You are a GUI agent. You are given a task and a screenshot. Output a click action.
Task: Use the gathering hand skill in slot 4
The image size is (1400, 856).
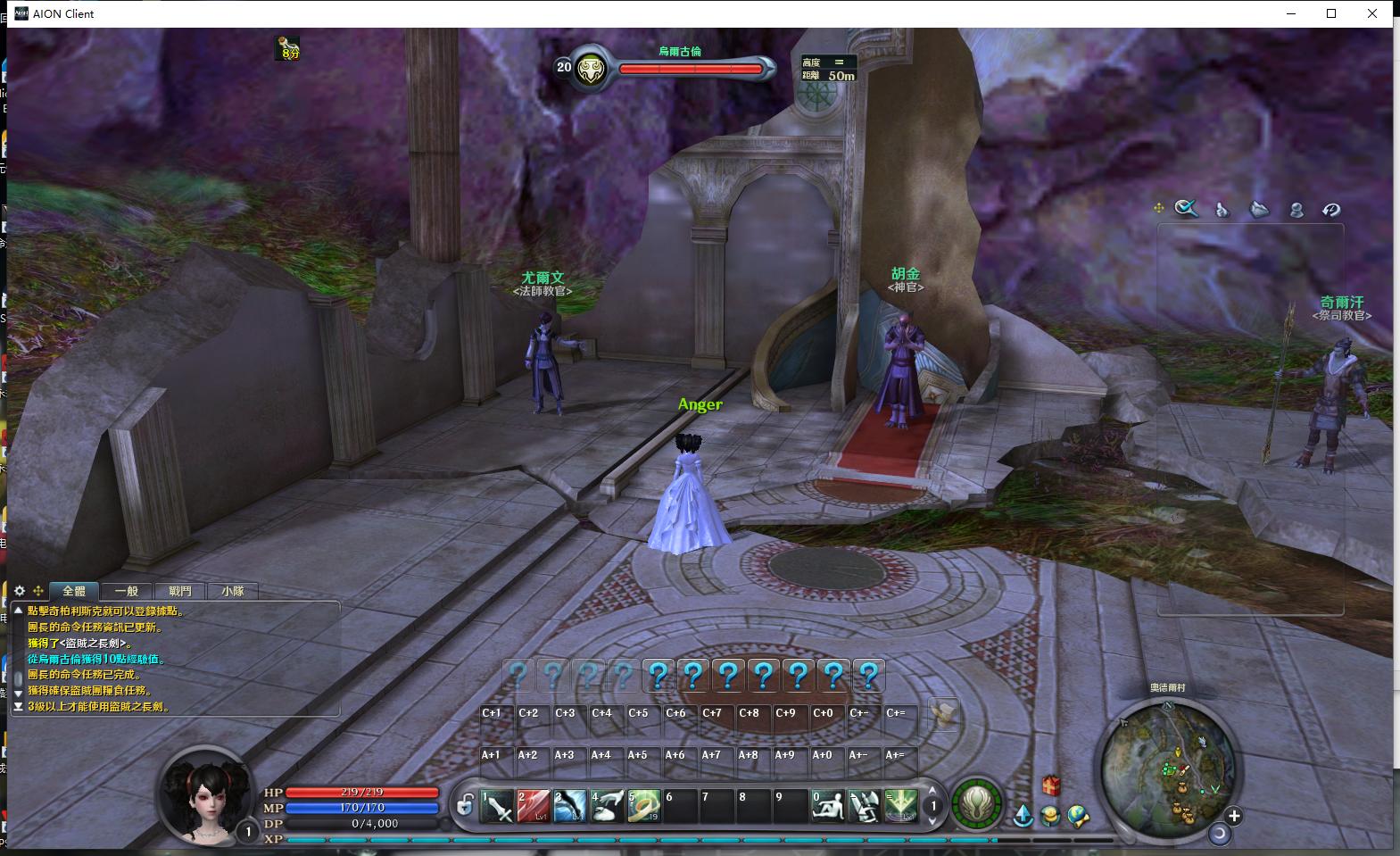(x=607, y=806)
